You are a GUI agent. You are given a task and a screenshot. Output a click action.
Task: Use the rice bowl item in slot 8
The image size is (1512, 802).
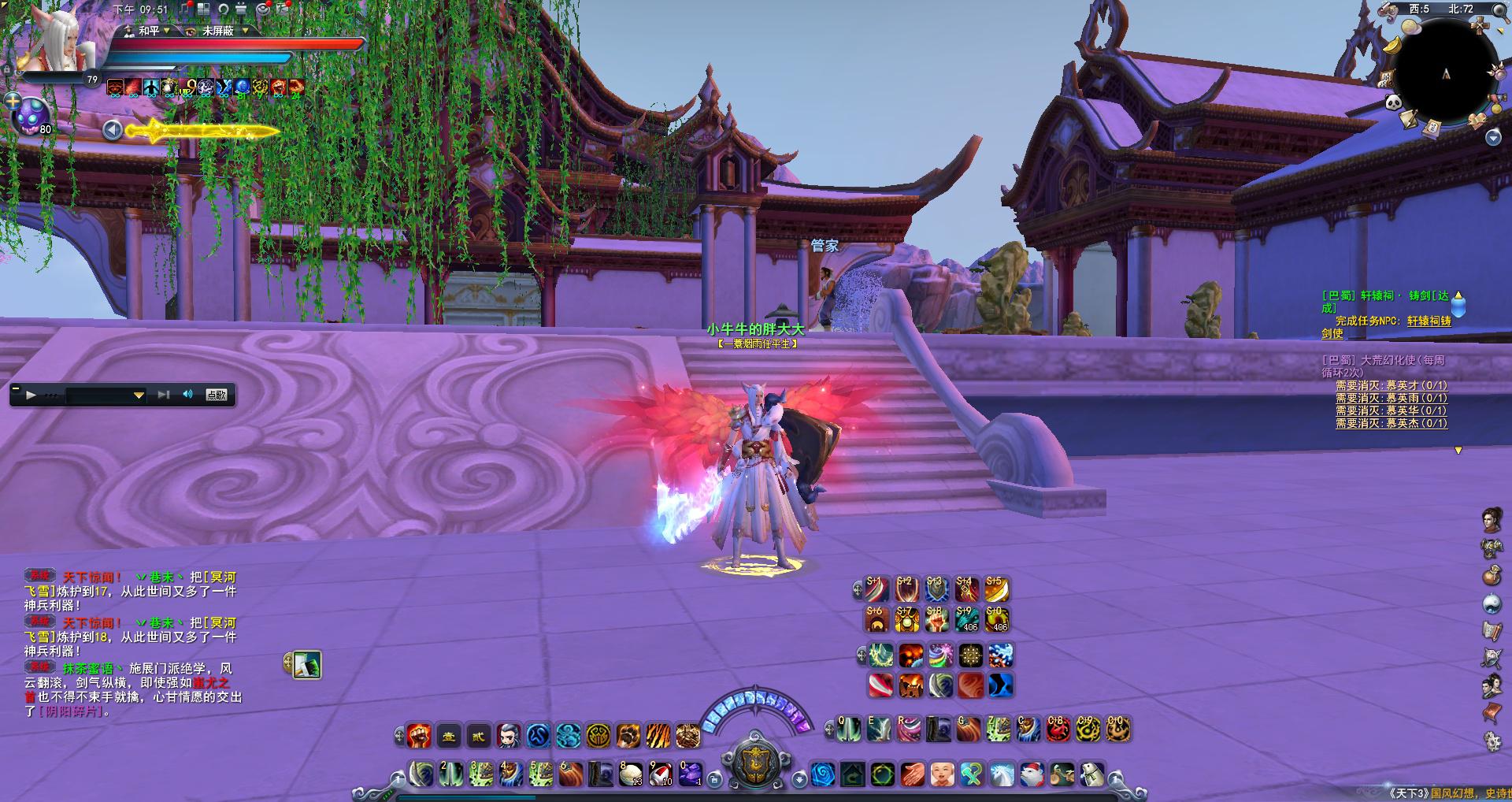pos(631,774)
